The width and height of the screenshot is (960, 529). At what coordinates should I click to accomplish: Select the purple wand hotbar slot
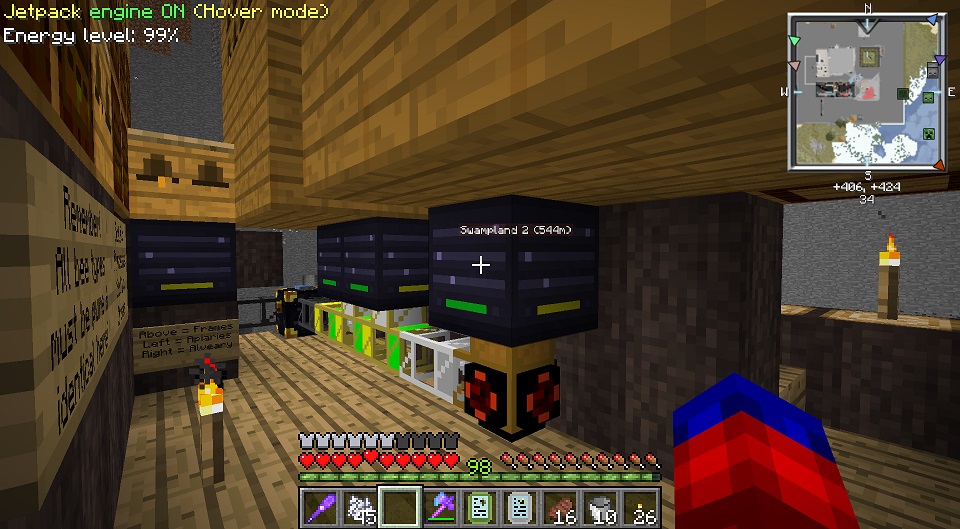tap(318, 506)
